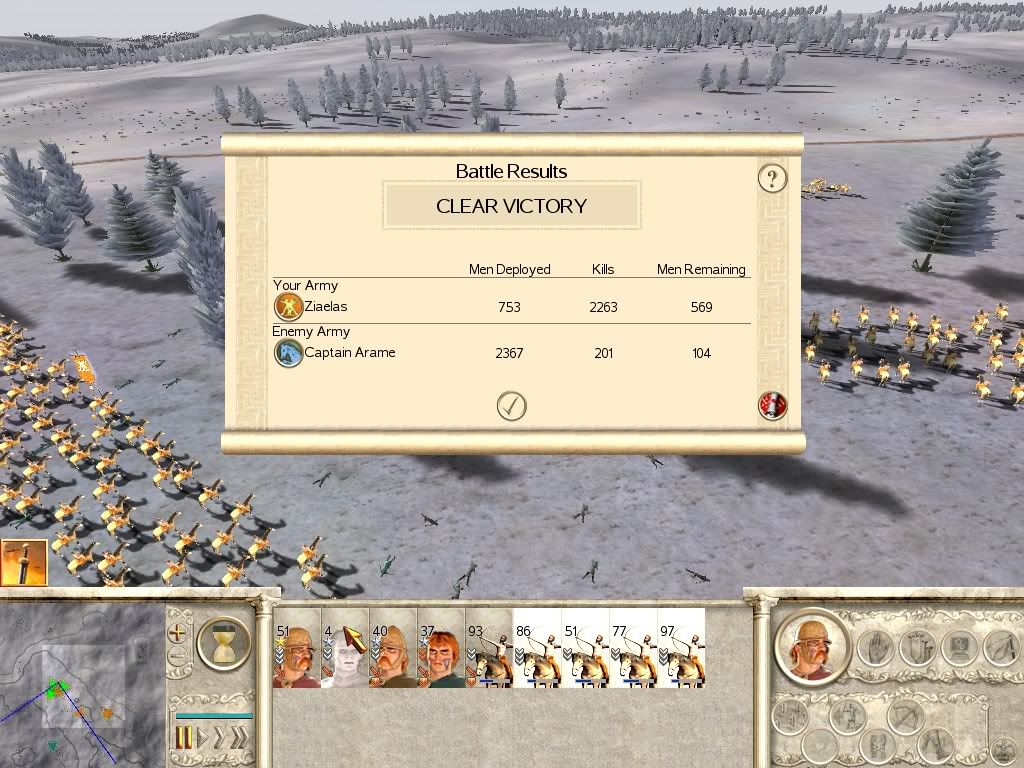Select the general's unit card with 51 men
The image size is (1024, 768).
[x=296, y=648]
